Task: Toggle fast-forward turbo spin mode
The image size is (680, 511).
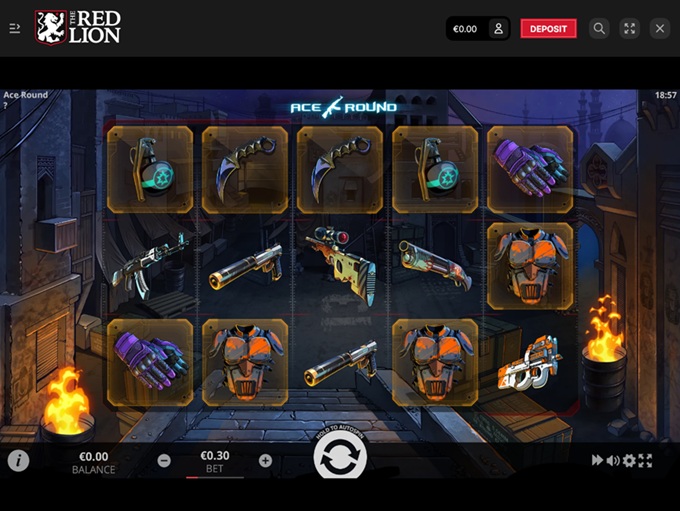Action: [x=597, y=461]
